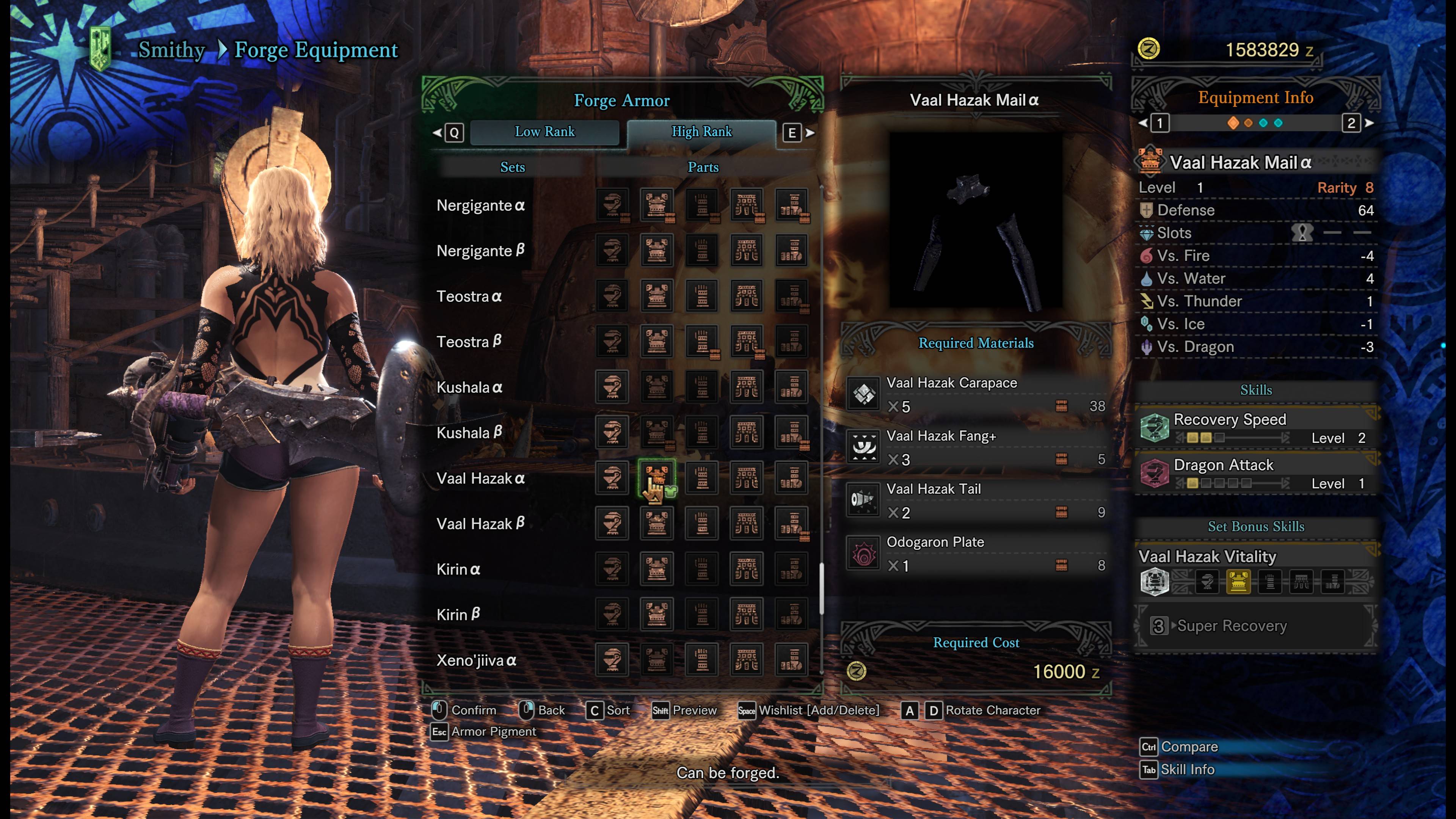The height and width of the screenshot is (819, 1456).
Task: Choose the Kirin α mail icon
Action: 656,569
